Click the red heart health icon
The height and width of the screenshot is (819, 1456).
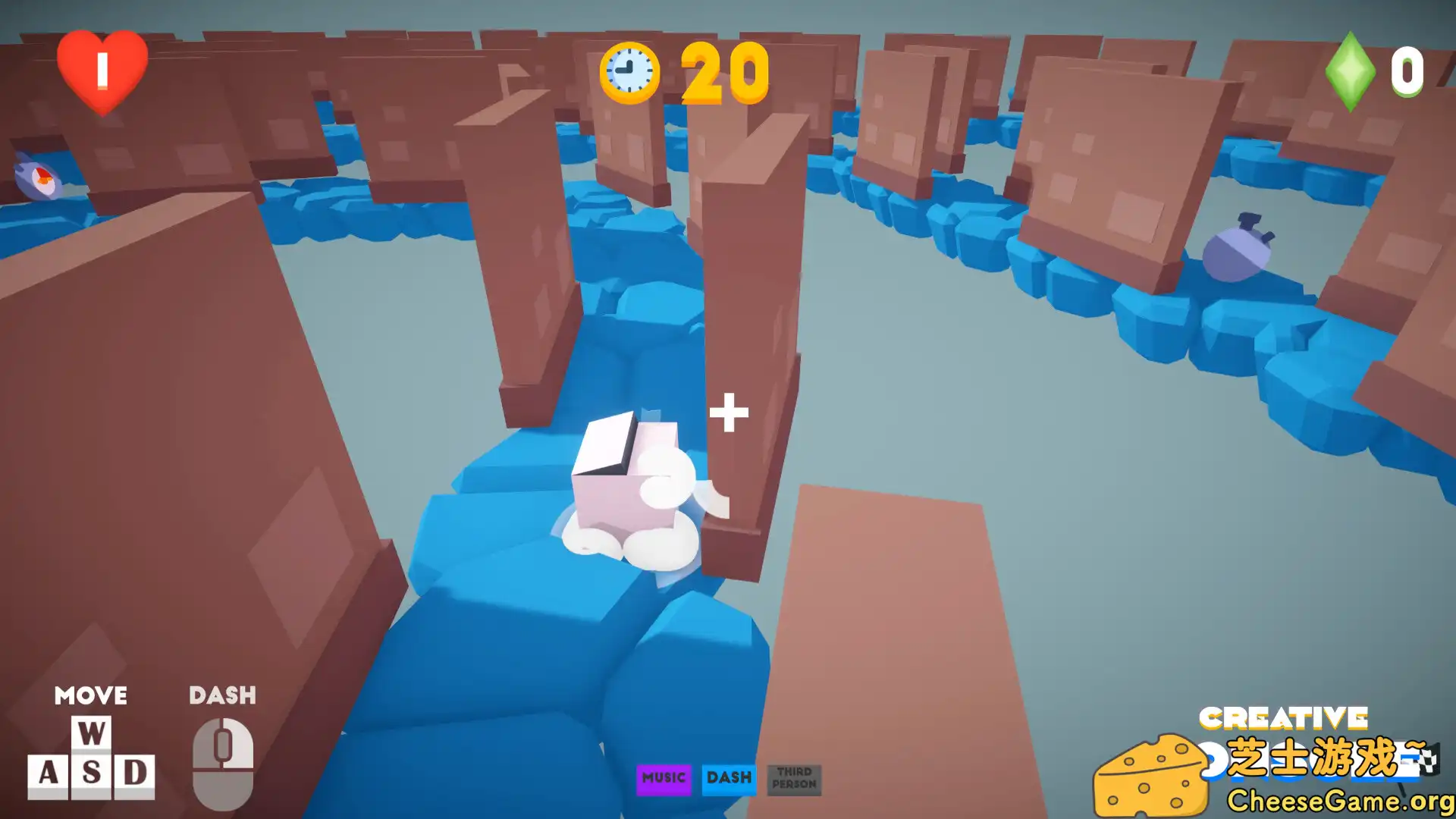point(102,72)
